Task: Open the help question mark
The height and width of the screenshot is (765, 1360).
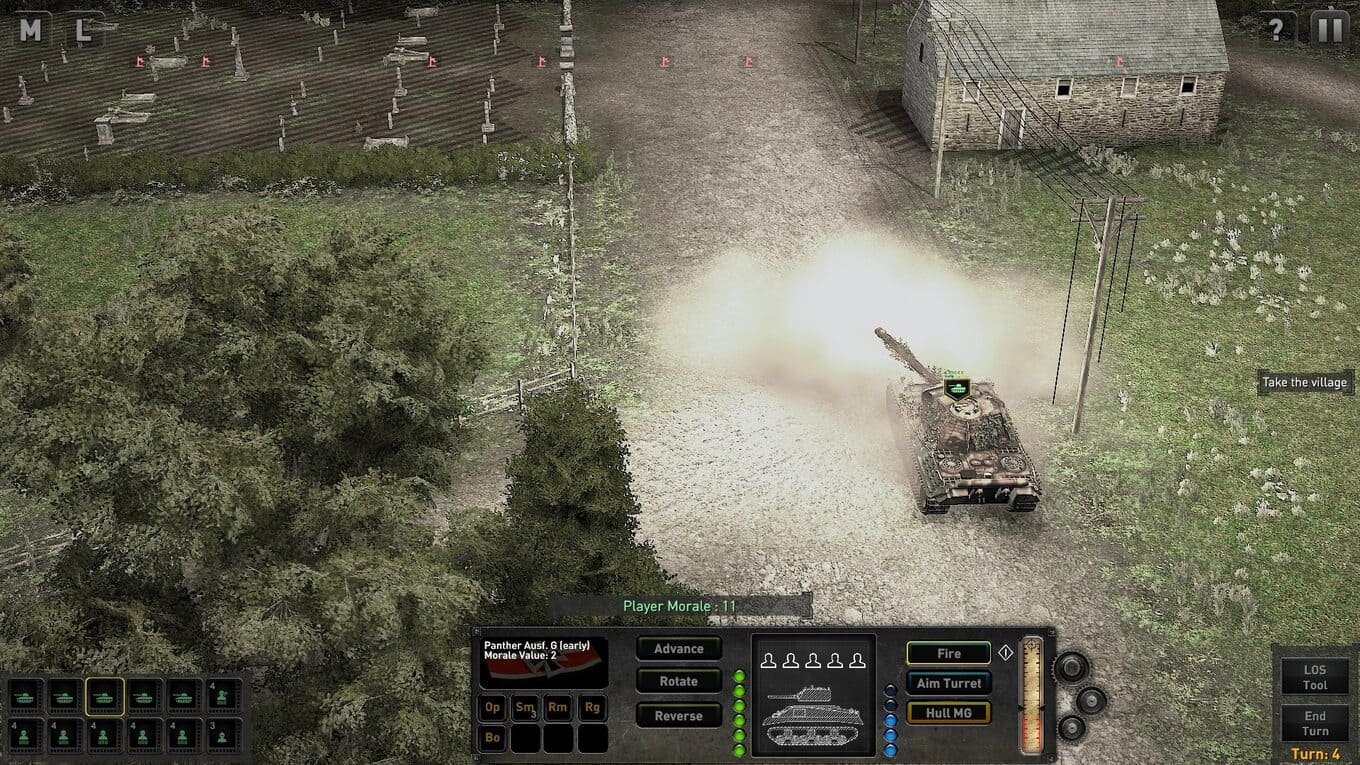Action: [1276, 29]
